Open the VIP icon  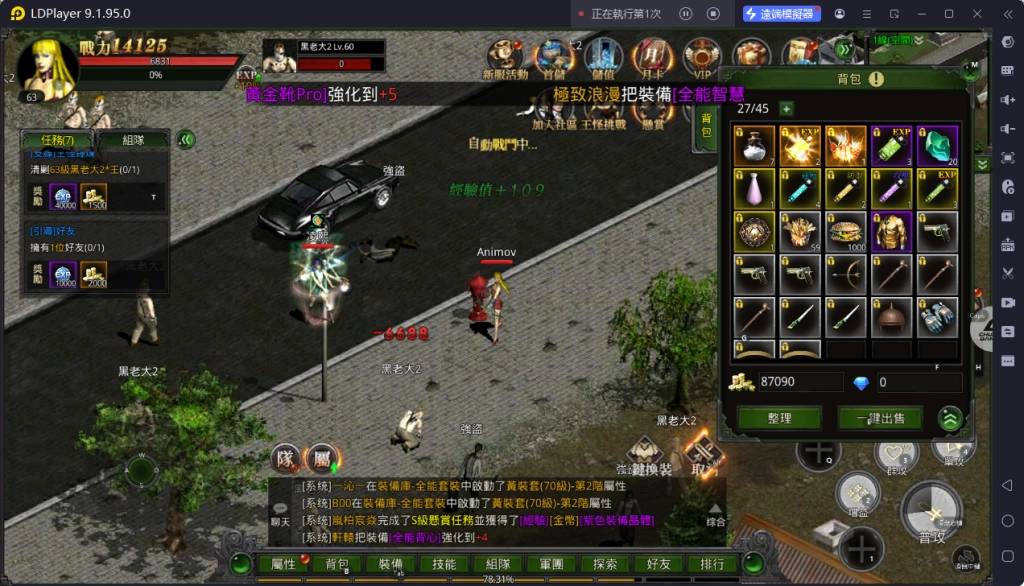[702, 58]
